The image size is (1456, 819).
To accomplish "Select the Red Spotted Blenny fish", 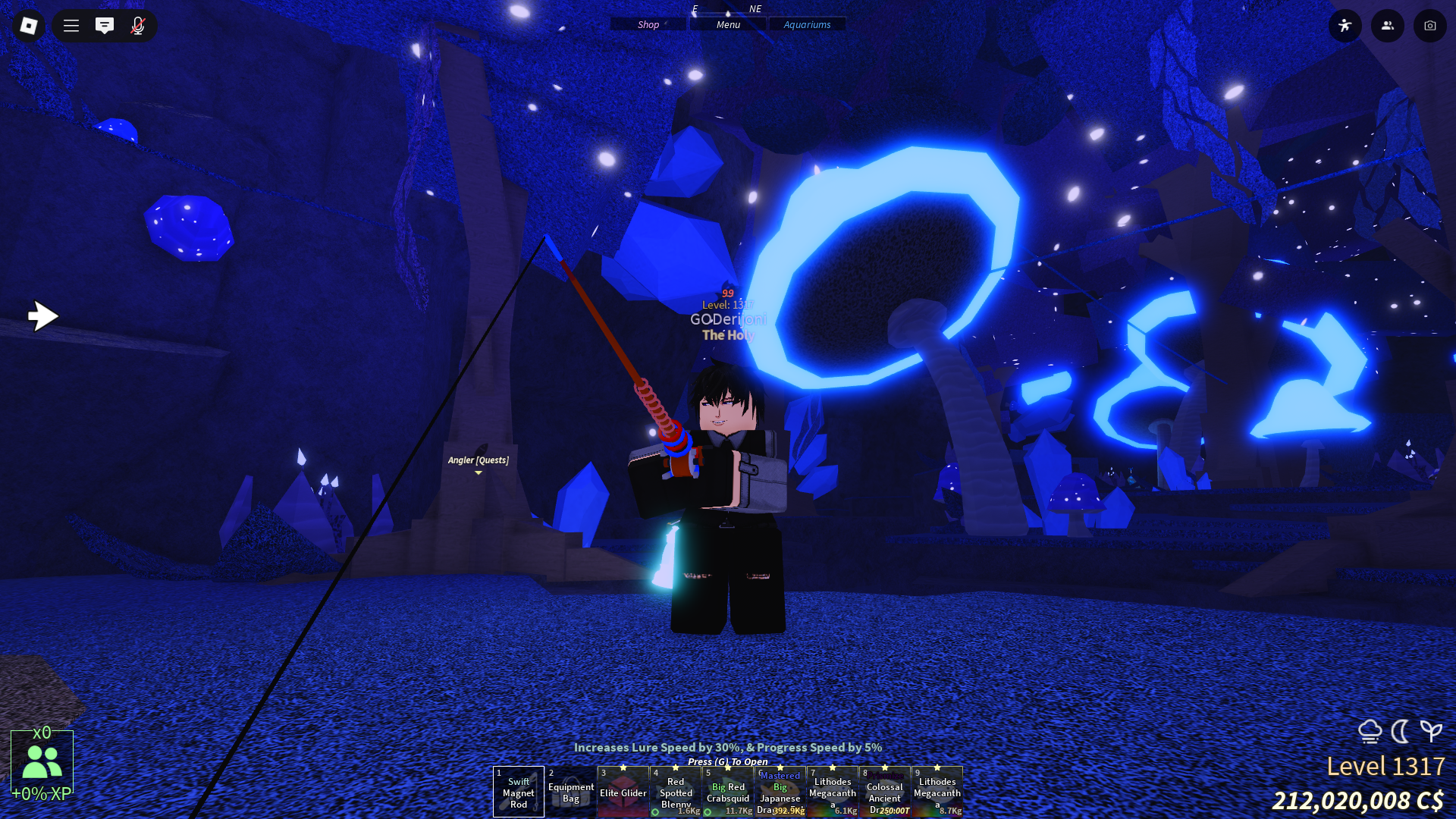I will (x=676, y=792).
